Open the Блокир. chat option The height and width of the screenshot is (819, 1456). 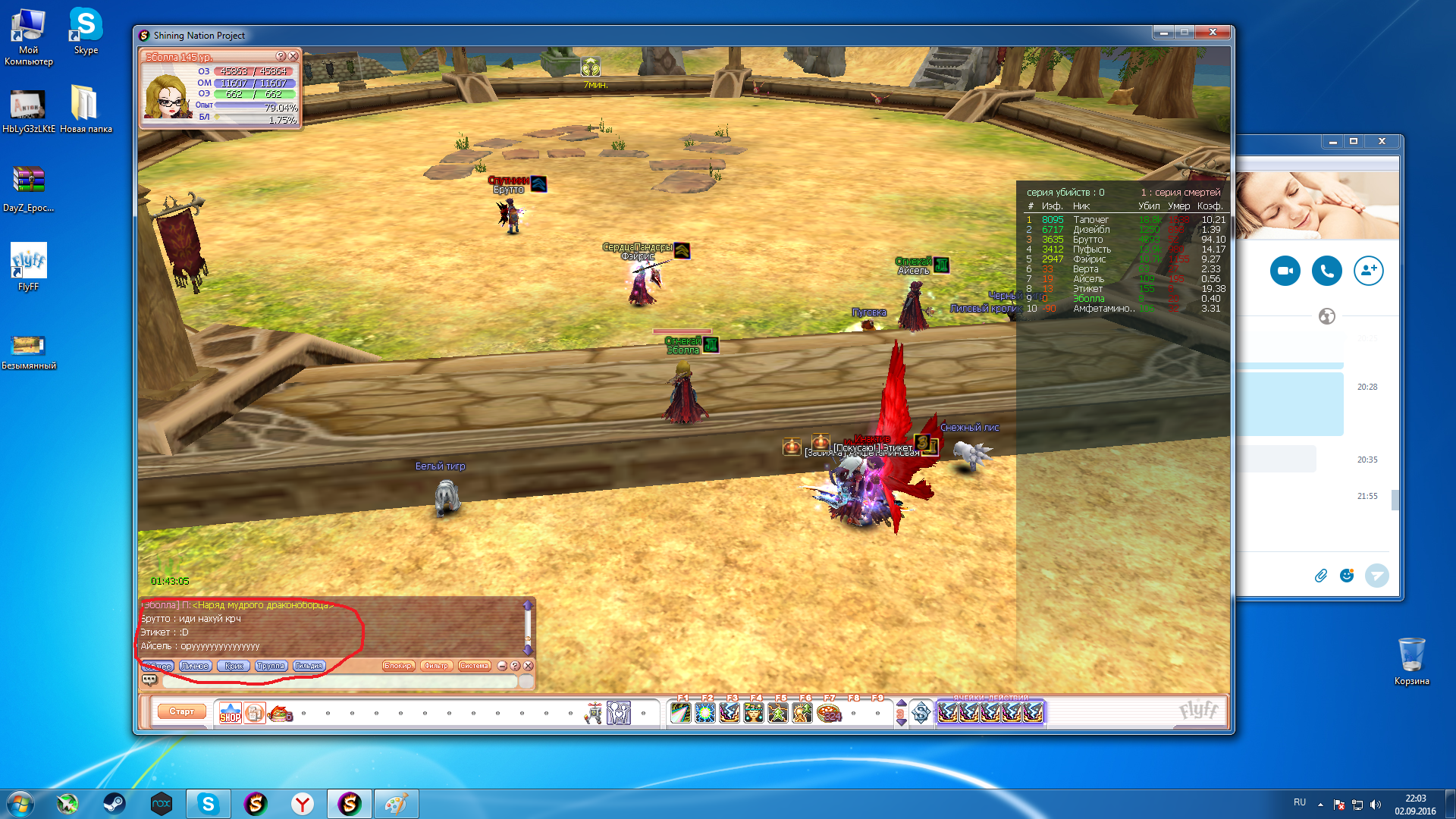pyautogui.click(x=397, y=666)
